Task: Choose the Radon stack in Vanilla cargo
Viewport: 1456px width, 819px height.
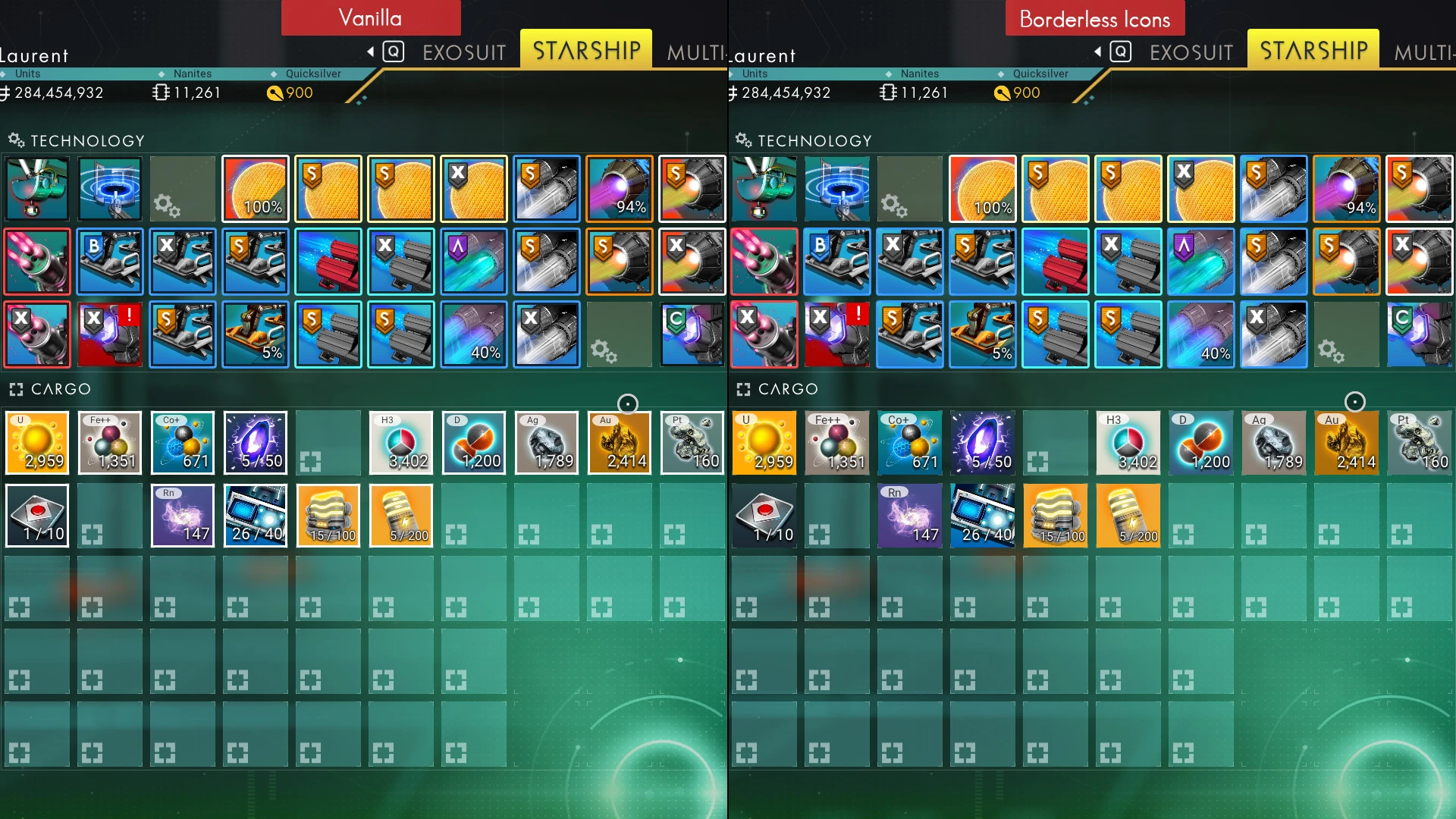Action: [x=183, y=516]
